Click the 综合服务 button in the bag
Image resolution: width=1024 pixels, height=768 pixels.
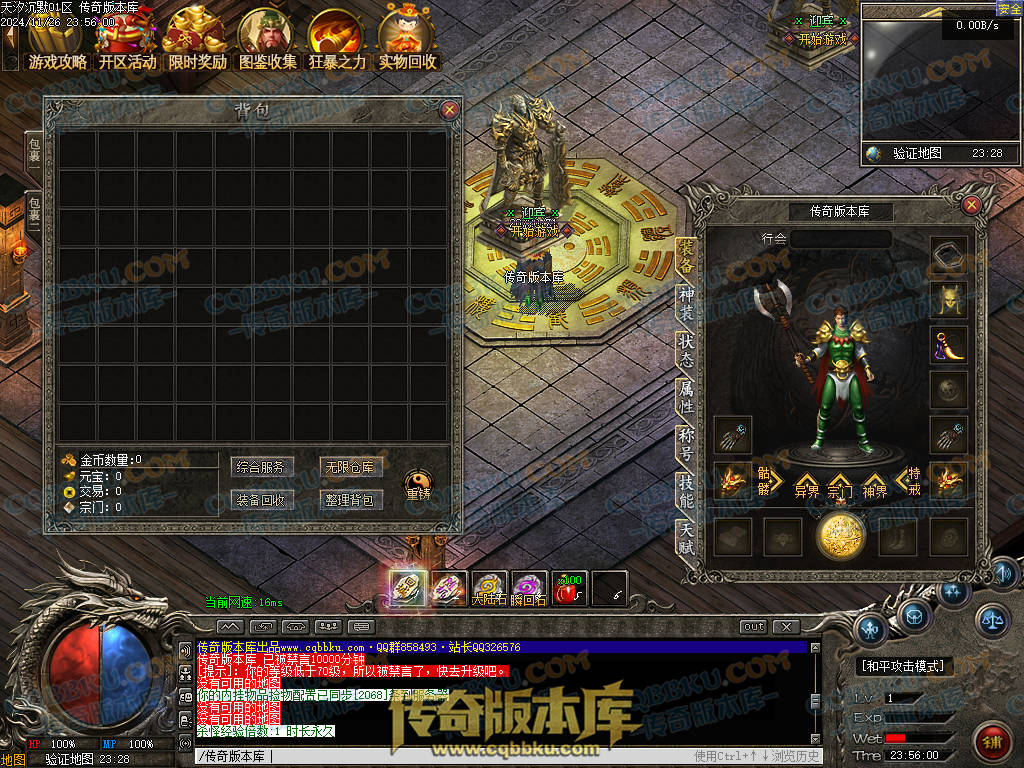pos(260,467)
